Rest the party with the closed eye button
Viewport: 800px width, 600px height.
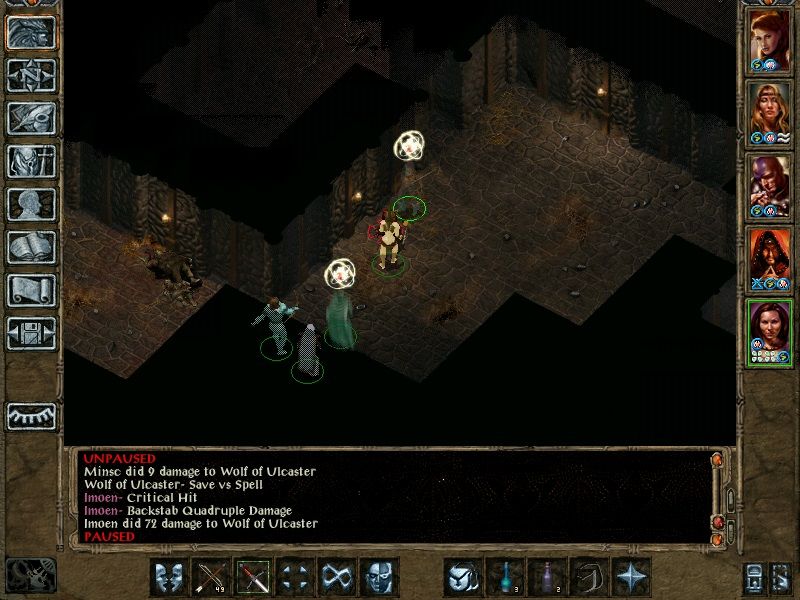point(32,415)
